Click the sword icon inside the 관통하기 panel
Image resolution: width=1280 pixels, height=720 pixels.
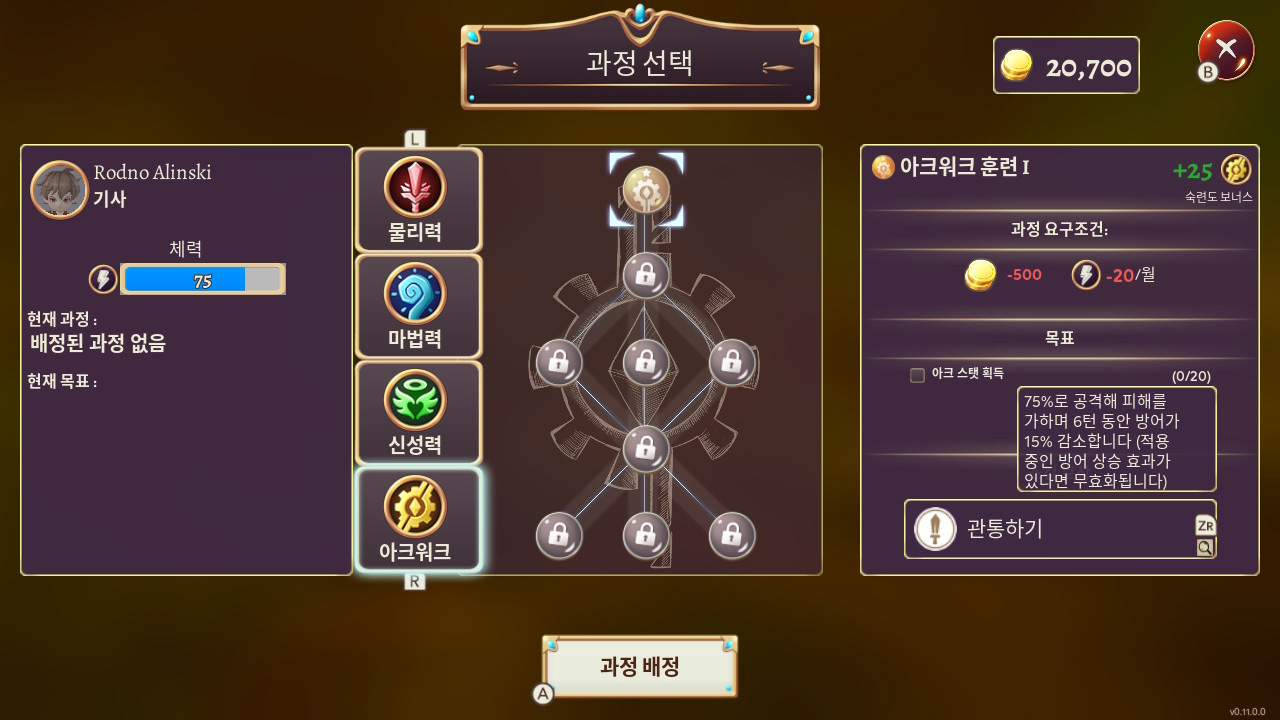tap(933, 529)
